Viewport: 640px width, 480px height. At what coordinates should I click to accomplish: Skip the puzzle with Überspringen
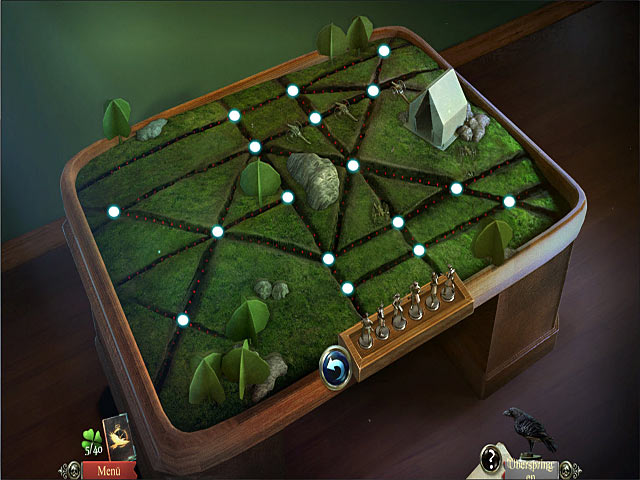529,467
